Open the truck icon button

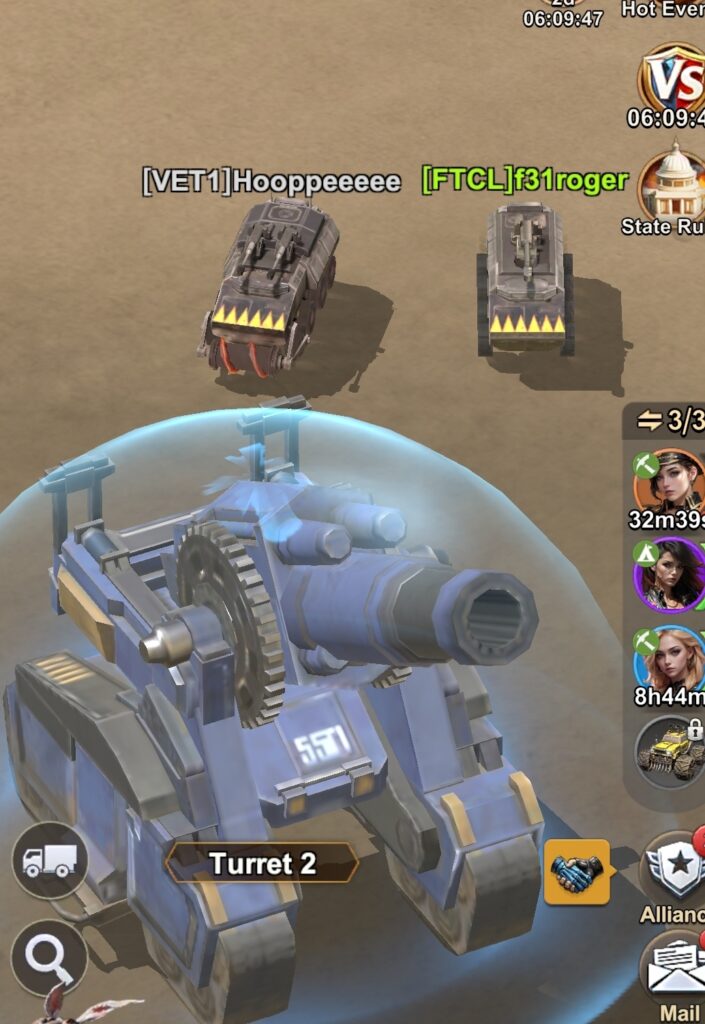pos(50,859)
